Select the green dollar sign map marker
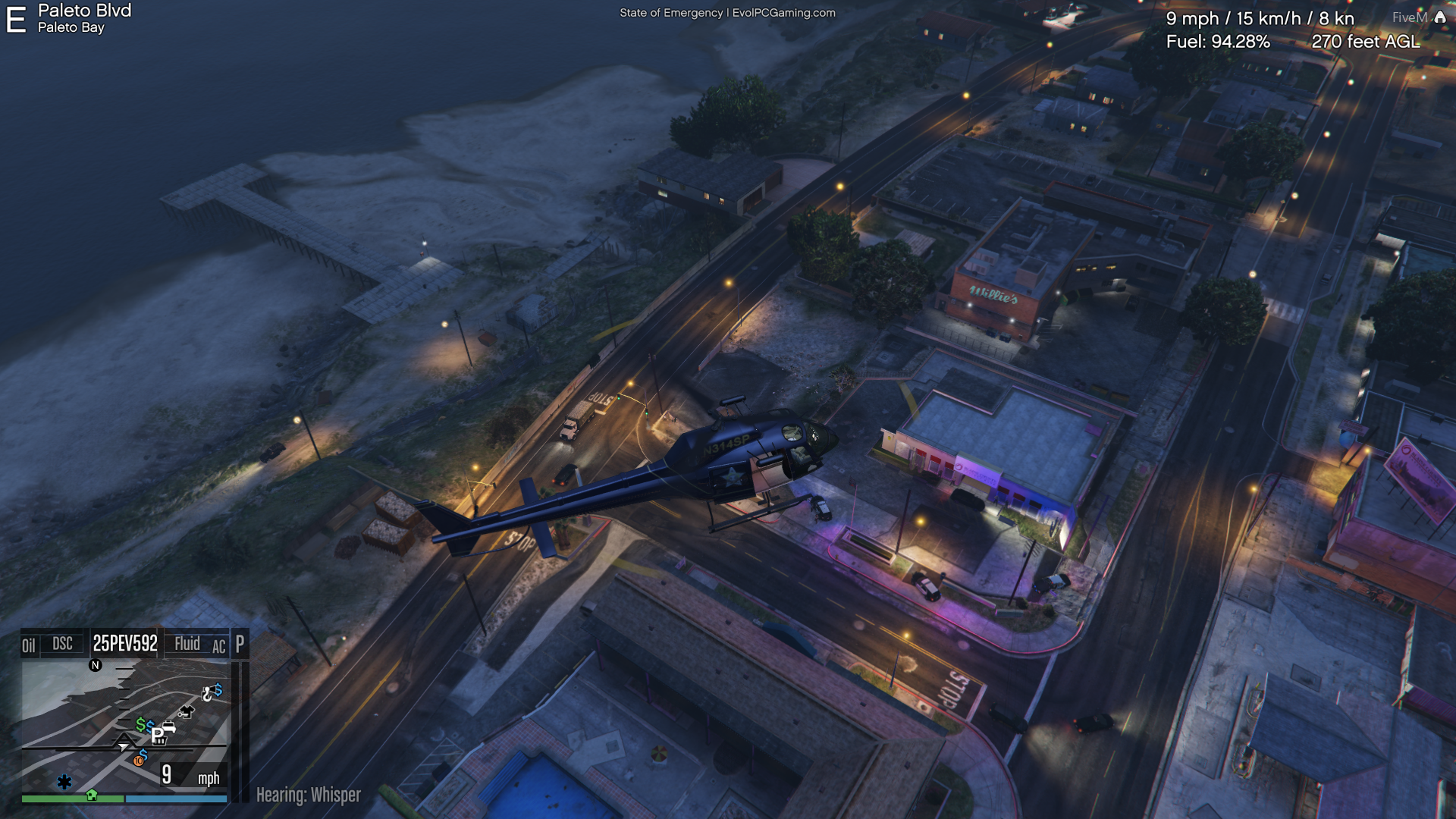 point(140,725)
